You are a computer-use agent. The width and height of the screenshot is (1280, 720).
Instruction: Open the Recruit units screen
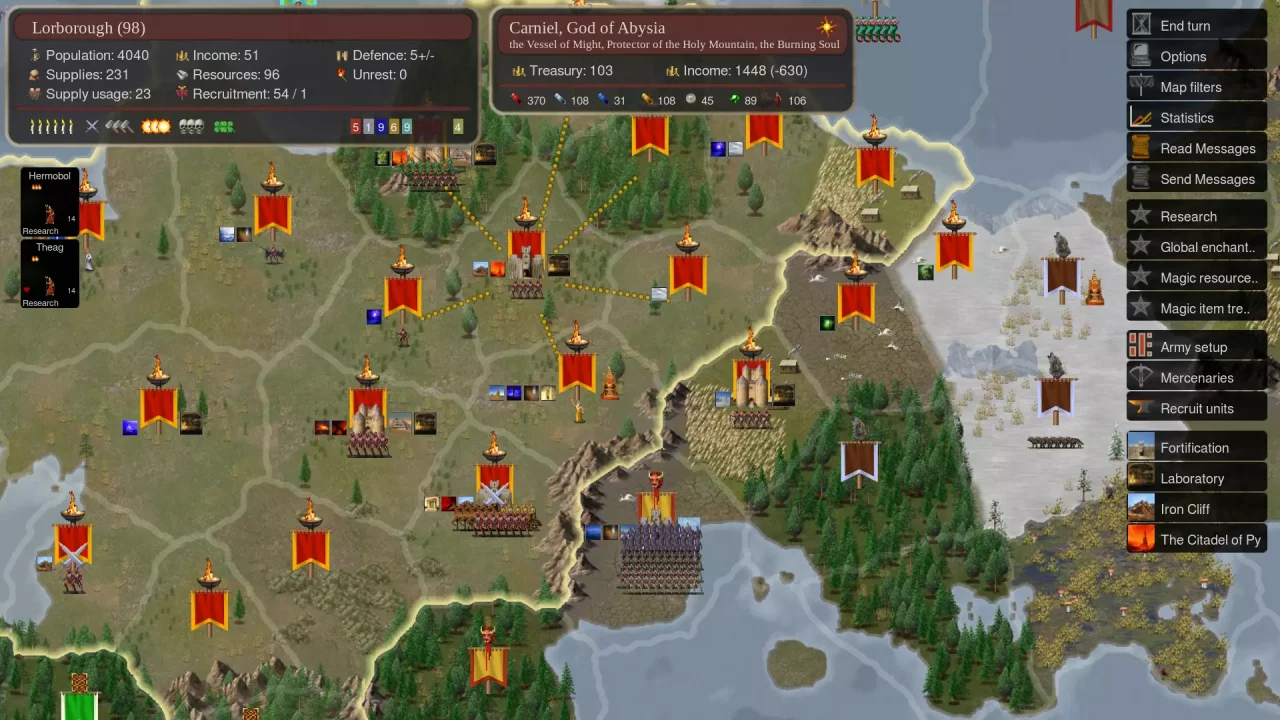click(1196, 408)
